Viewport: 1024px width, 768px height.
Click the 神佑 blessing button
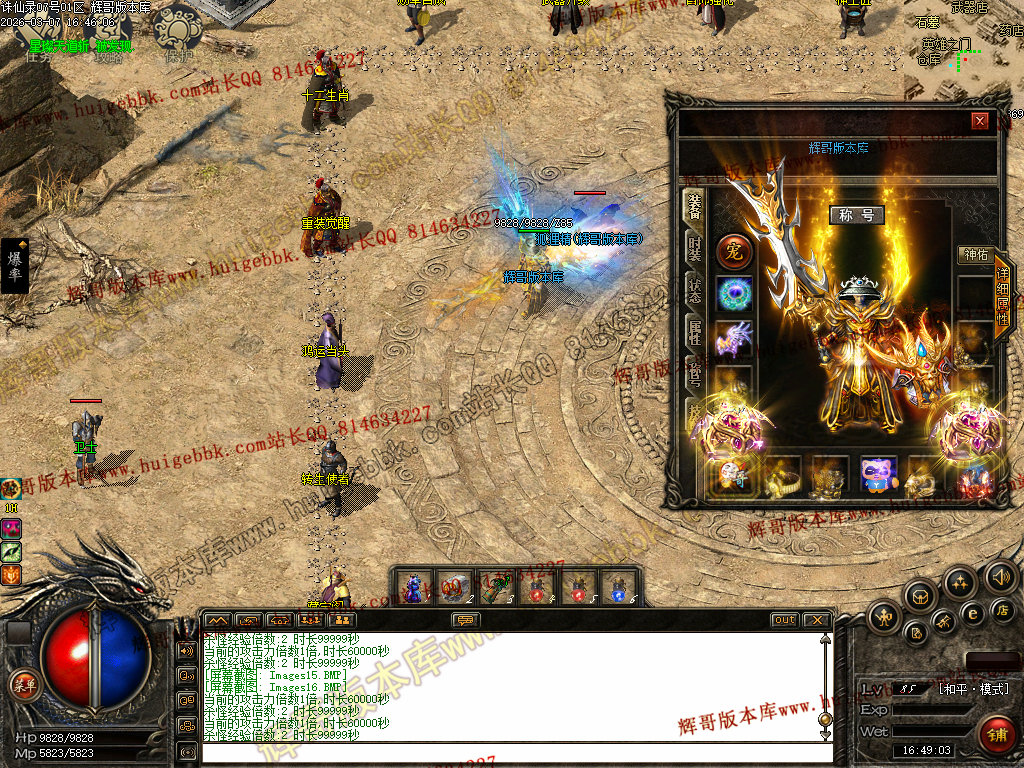click(974, 255)
